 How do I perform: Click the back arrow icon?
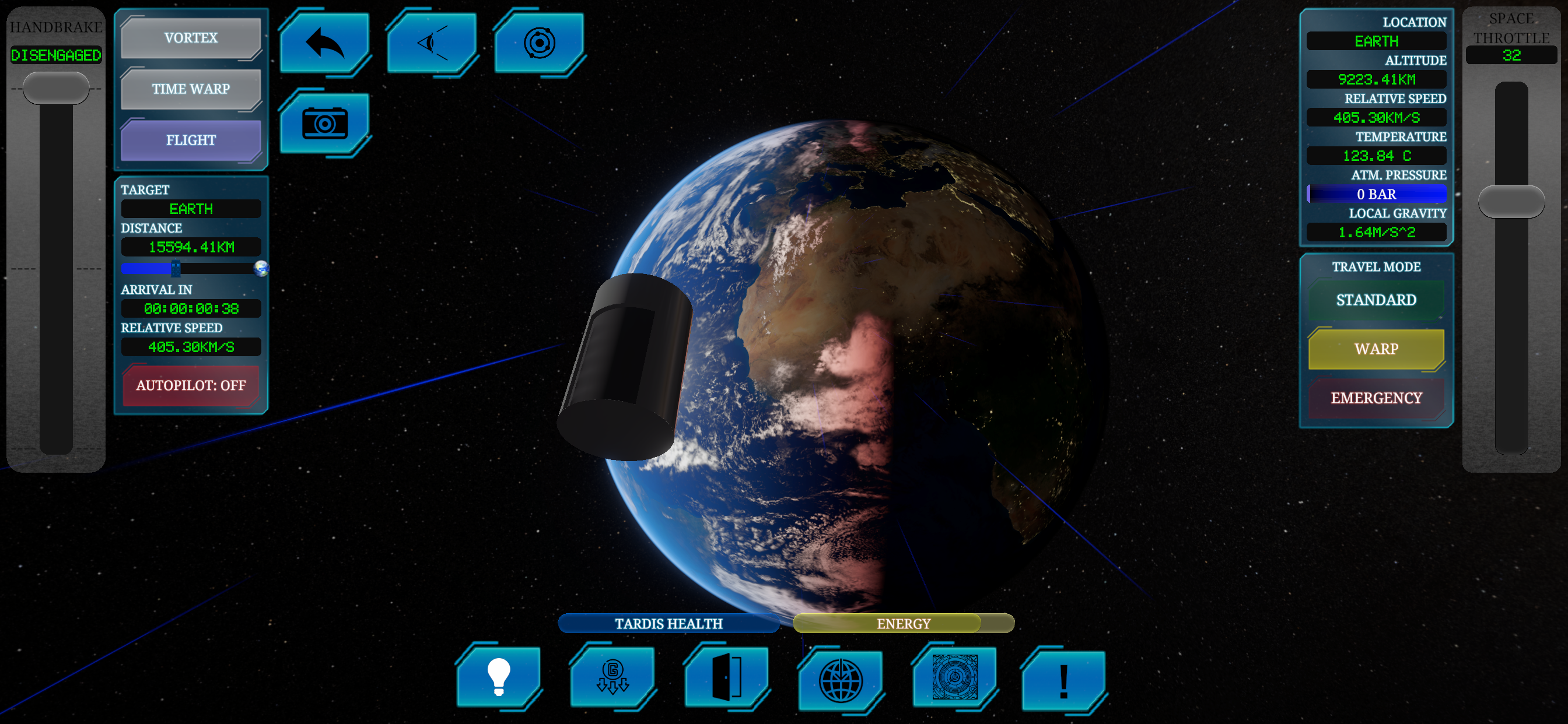pos(325,41)
